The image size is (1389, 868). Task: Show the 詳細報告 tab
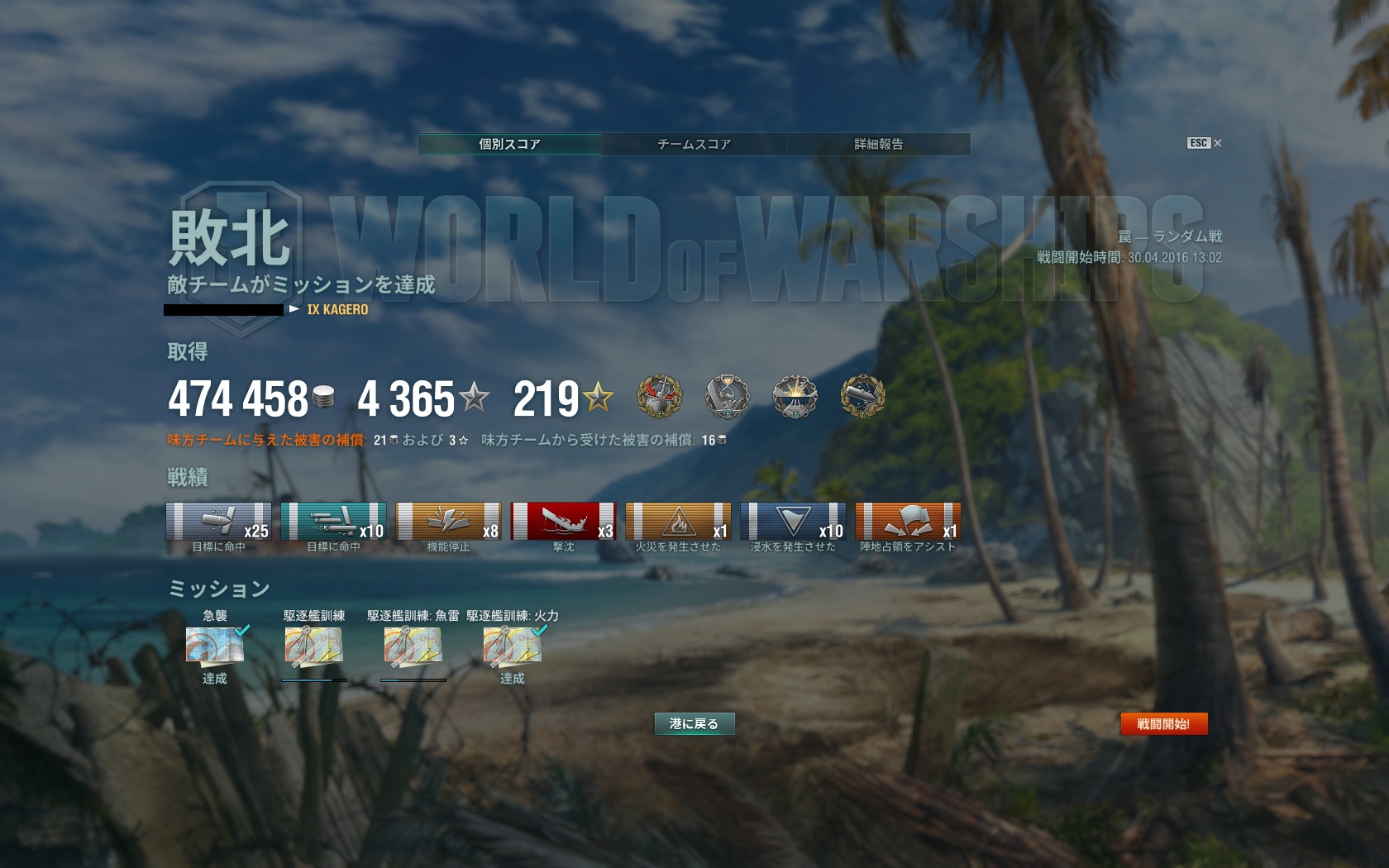[x=878, y=144]
